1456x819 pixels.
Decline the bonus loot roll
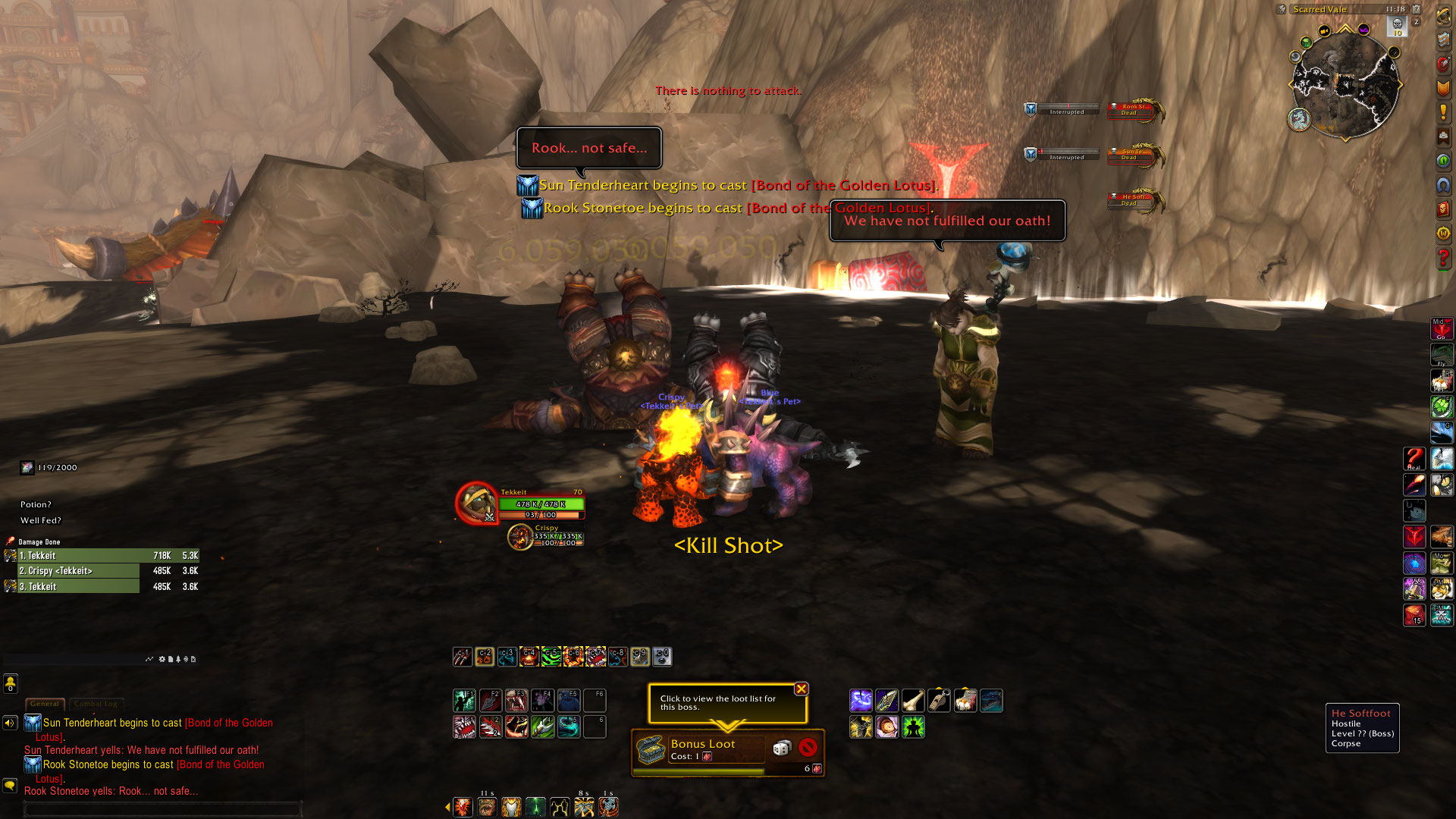coord(808,748)
